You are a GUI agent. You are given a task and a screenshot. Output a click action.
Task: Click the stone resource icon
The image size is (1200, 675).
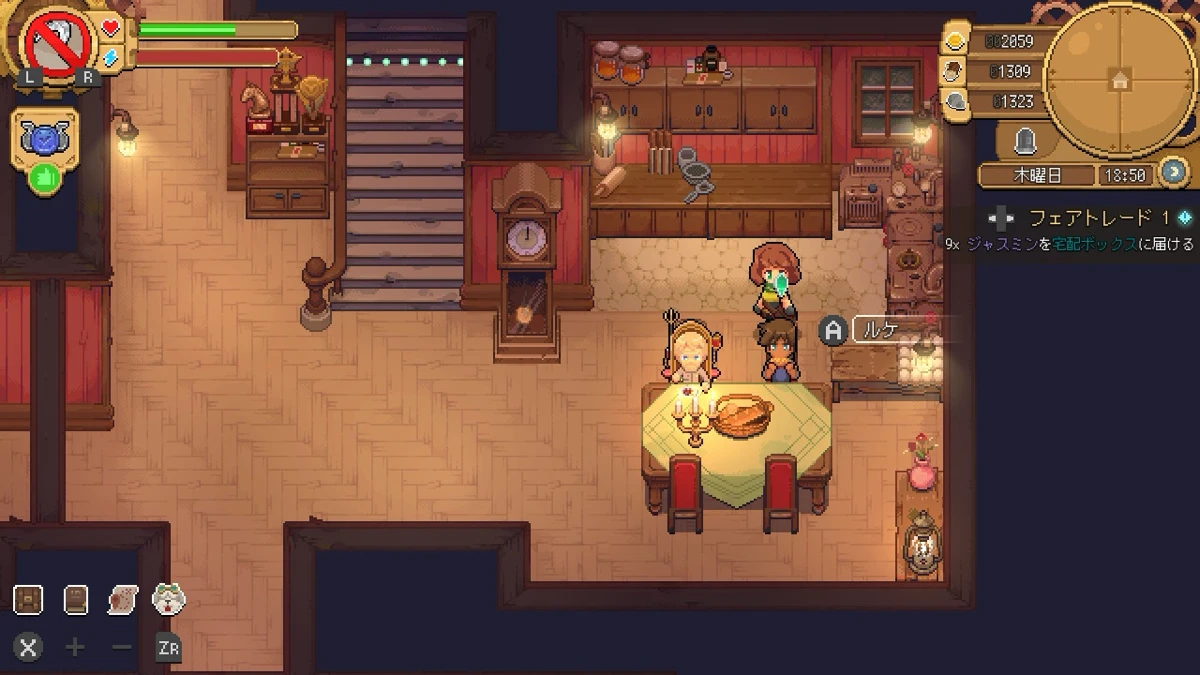957,101
